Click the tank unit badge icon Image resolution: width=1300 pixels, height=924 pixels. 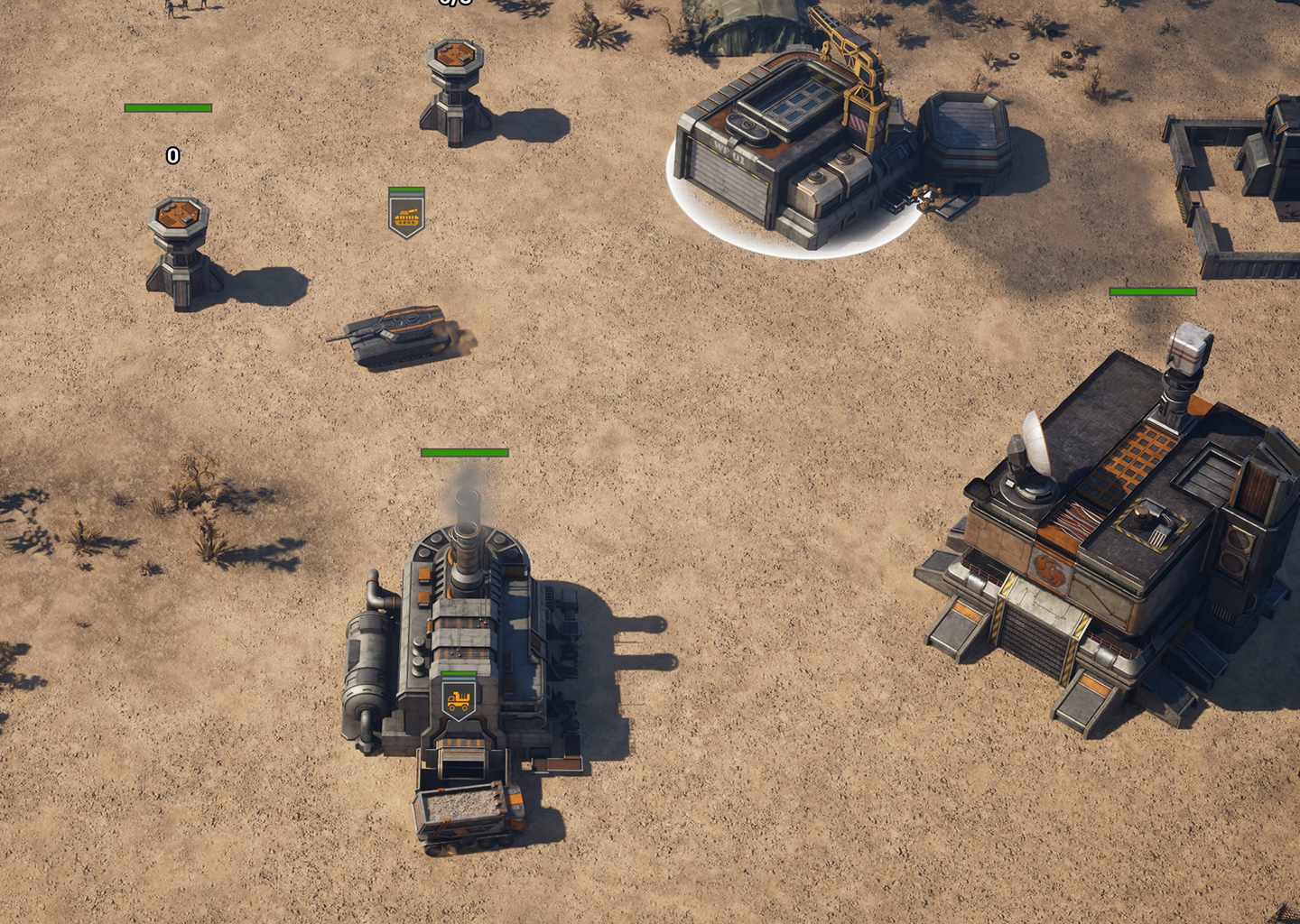coord(406,216)
